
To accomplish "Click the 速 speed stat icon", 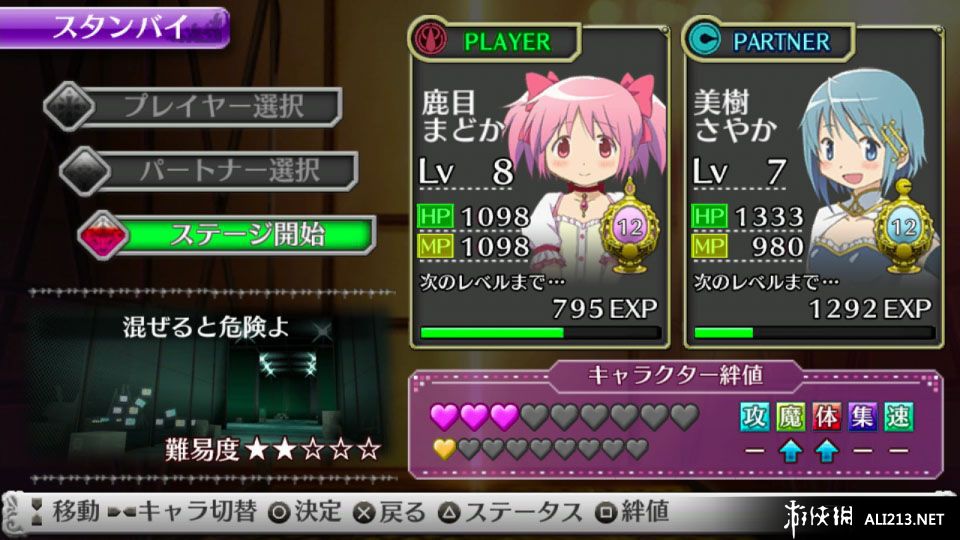I will 898,417.
